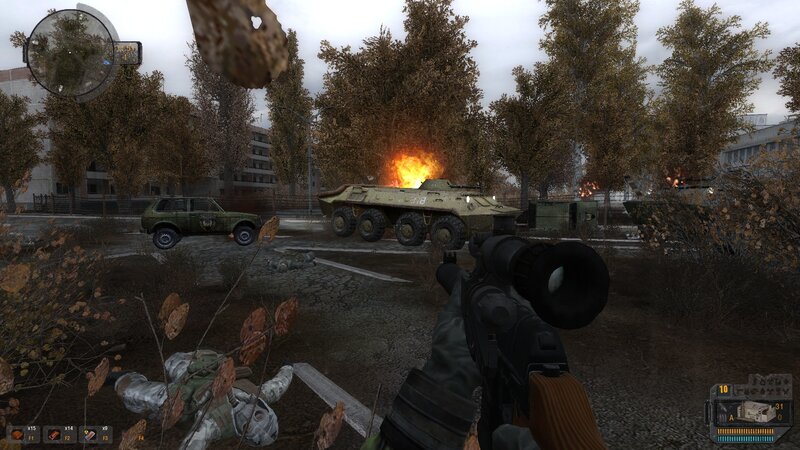Click the circular minimap
This screenshot has width=800, height=450.
coord(70,52)
